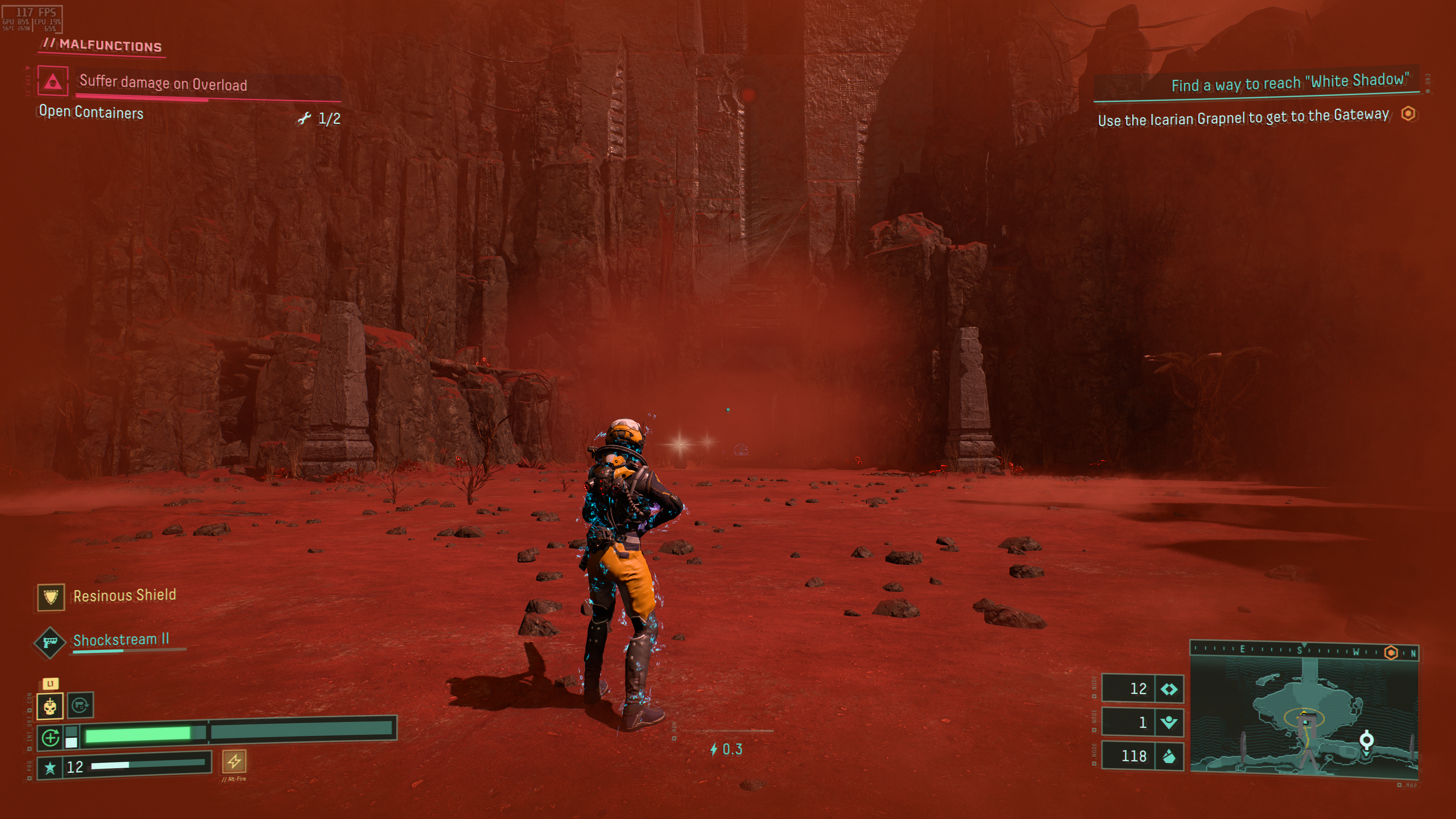Click the proficiency star icon

[50, 767]
